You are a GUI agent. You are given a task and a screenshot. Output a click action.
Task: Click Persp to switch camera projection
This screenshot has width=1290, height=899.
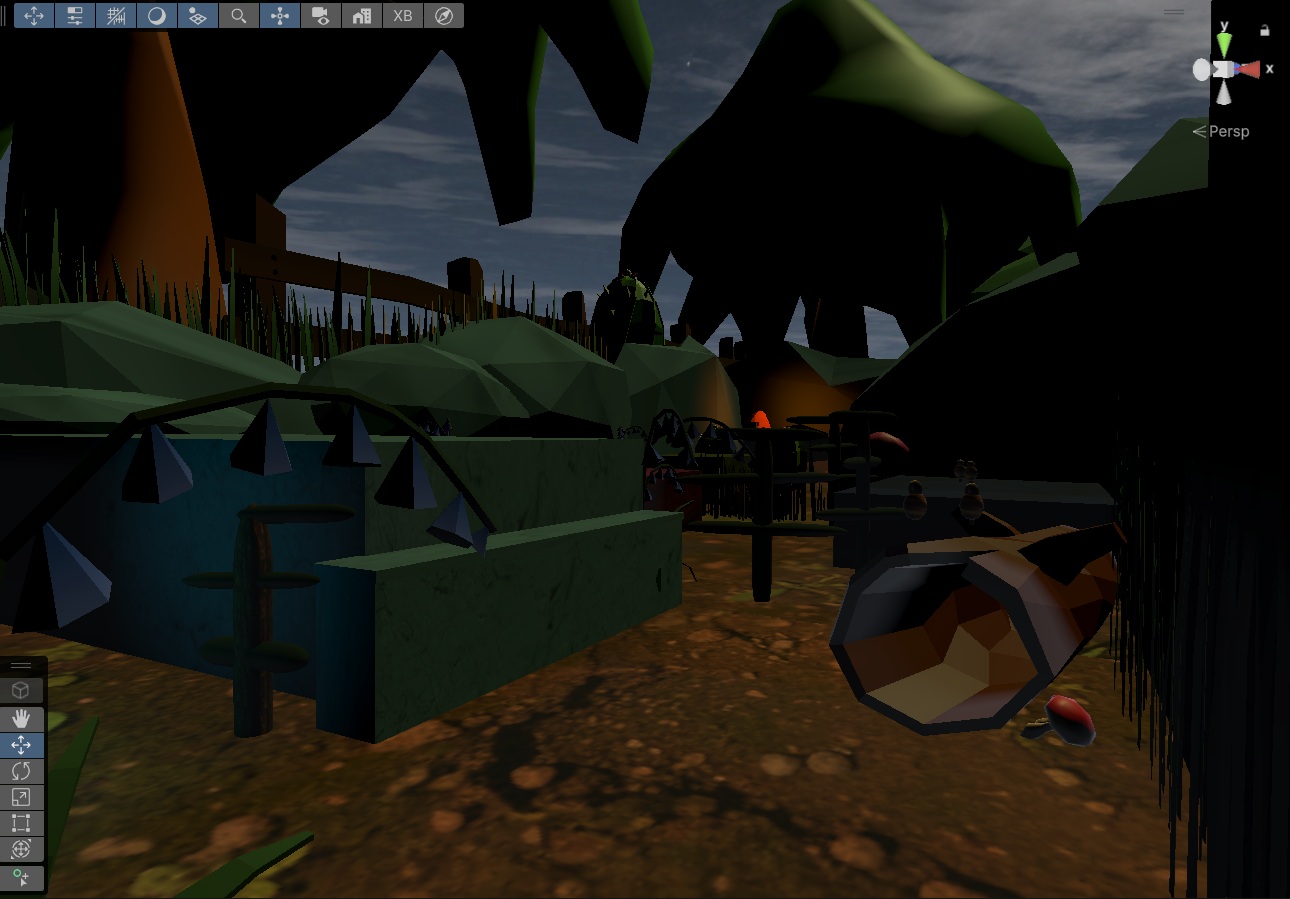point(1230,131)
